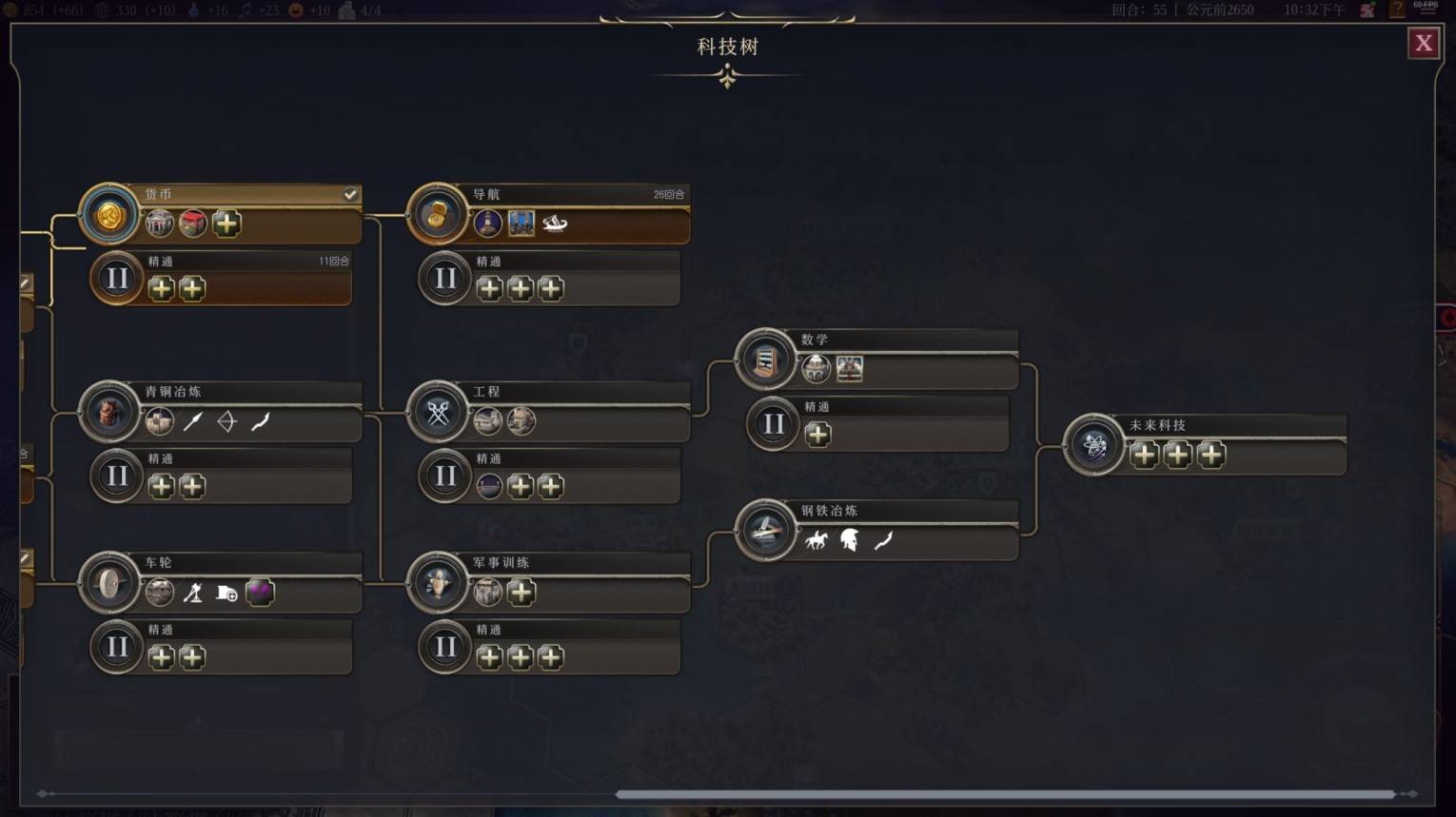This screenshot has height=817, width=1456.
Task: Click the horizontal scrollbar of the tech tree
Action: pyautogui.click(x=1004, y=793)
